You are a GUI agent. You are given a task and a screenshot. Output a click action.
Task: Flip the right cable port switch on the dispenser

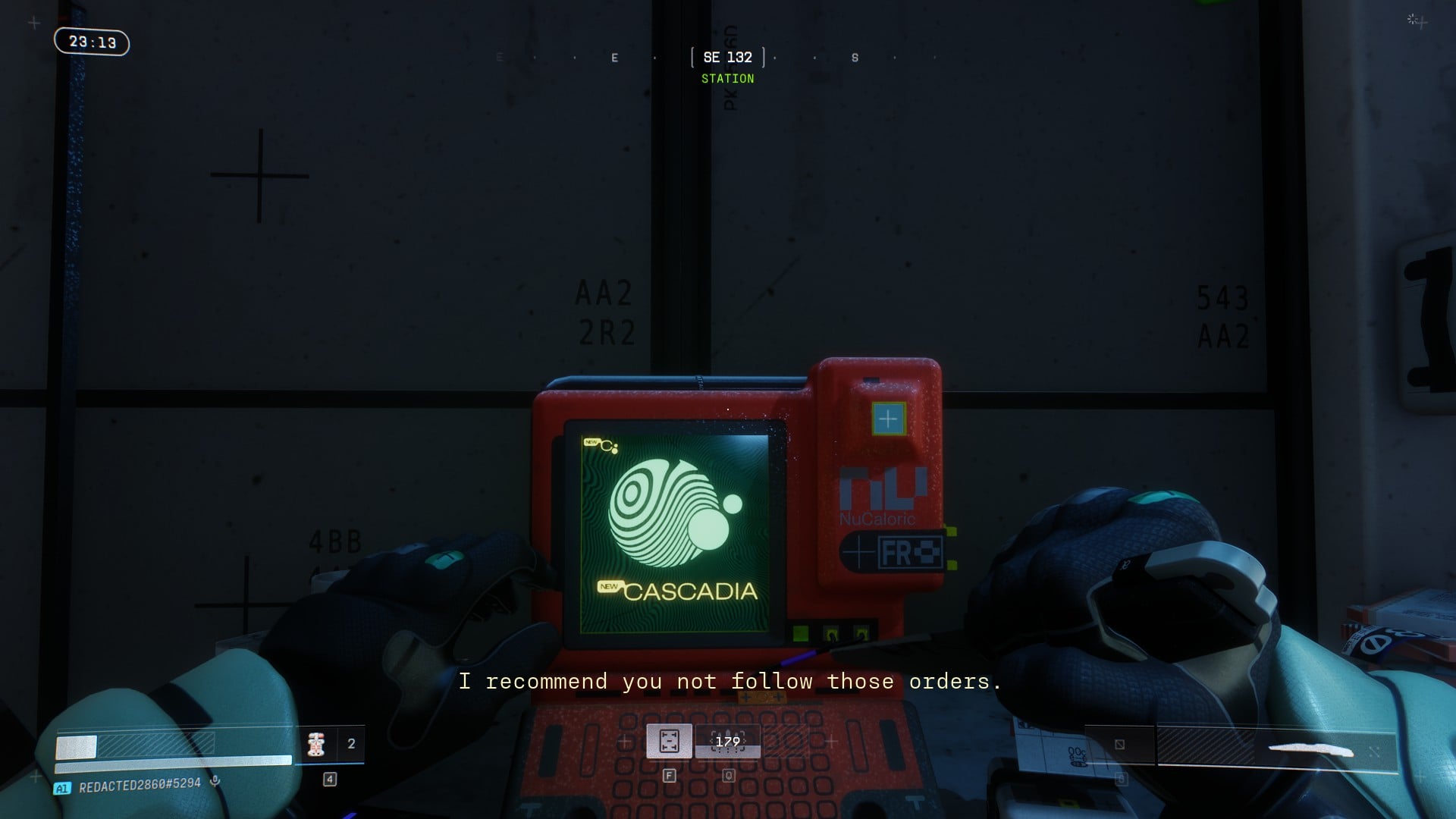coord(861,634)
